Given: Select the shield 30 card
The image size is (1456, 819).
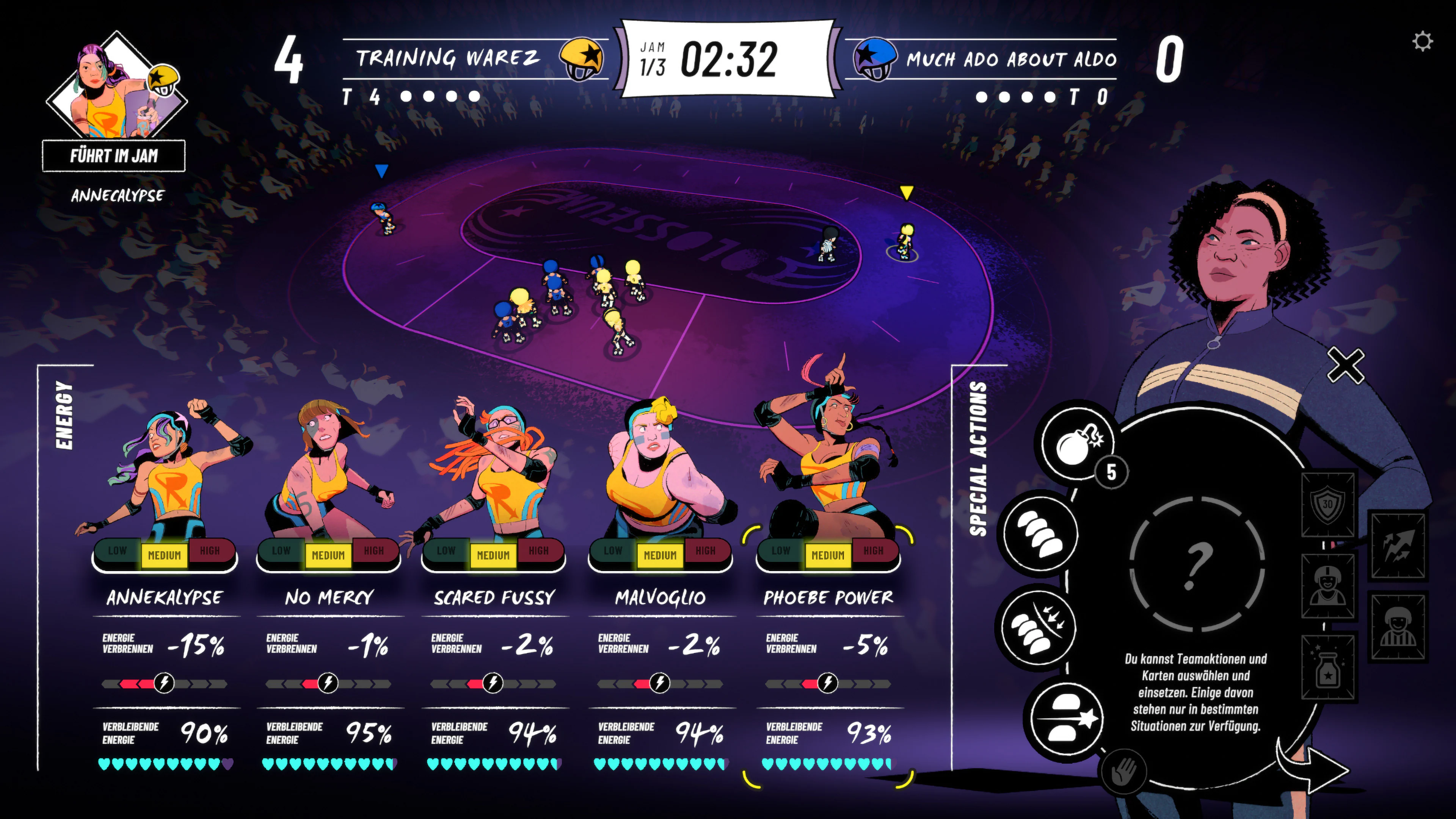Looking at the screenshot, I should coord(1327,504).
